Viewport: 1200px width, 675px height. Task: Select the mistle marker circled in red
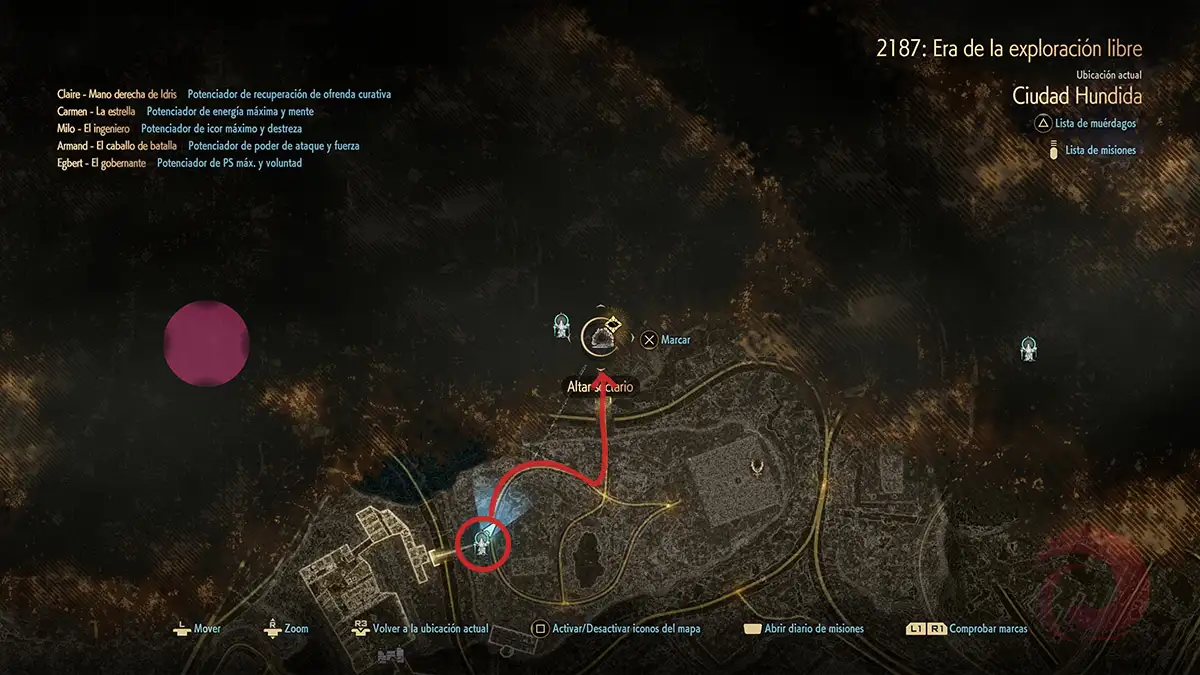483,543
